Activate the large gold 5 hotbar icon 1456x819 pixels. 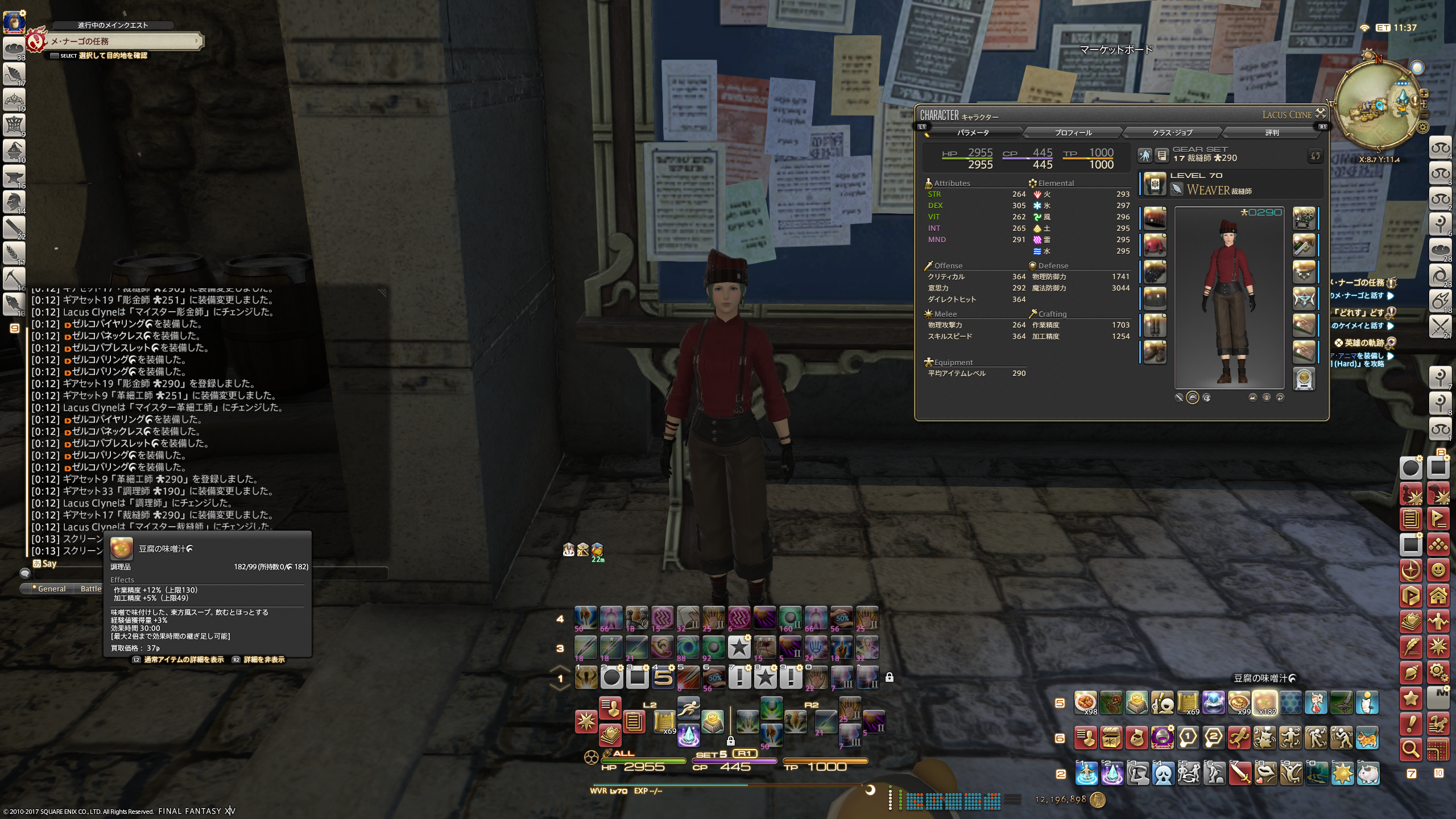pyautogui.click(x=663, y=677)
